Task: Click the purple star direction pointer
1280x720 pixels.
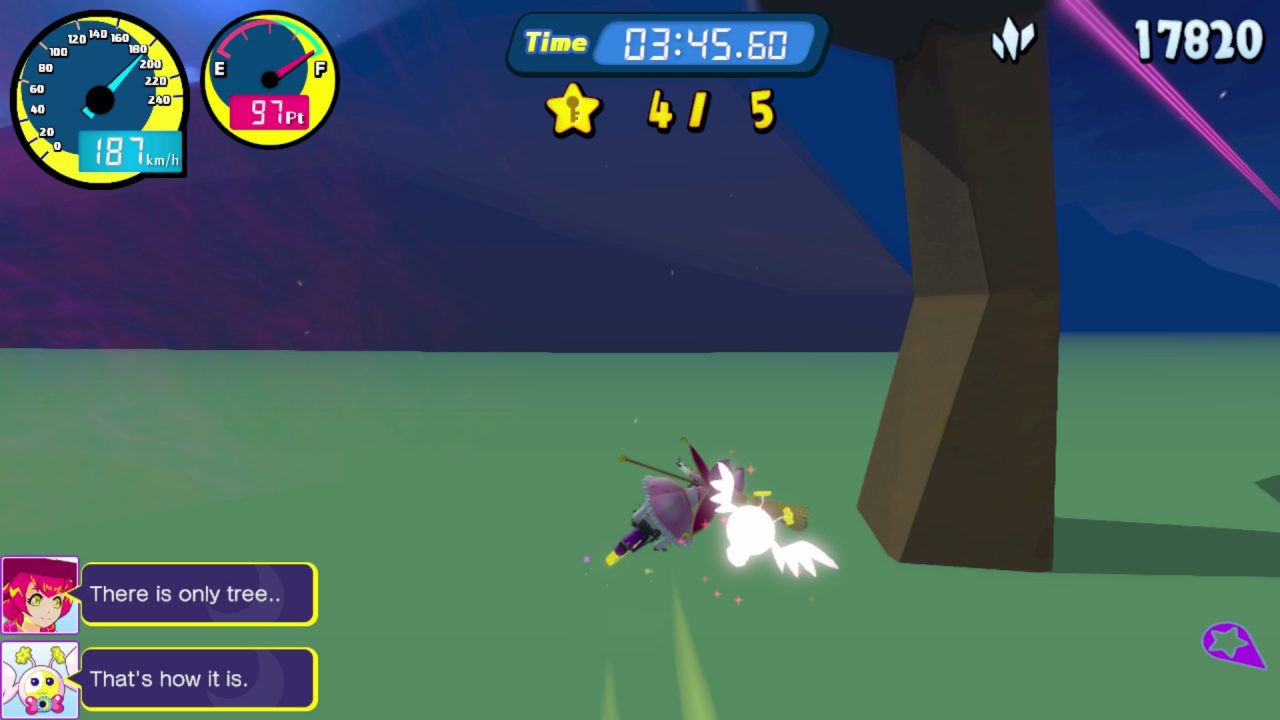Action: (1232, 644)
